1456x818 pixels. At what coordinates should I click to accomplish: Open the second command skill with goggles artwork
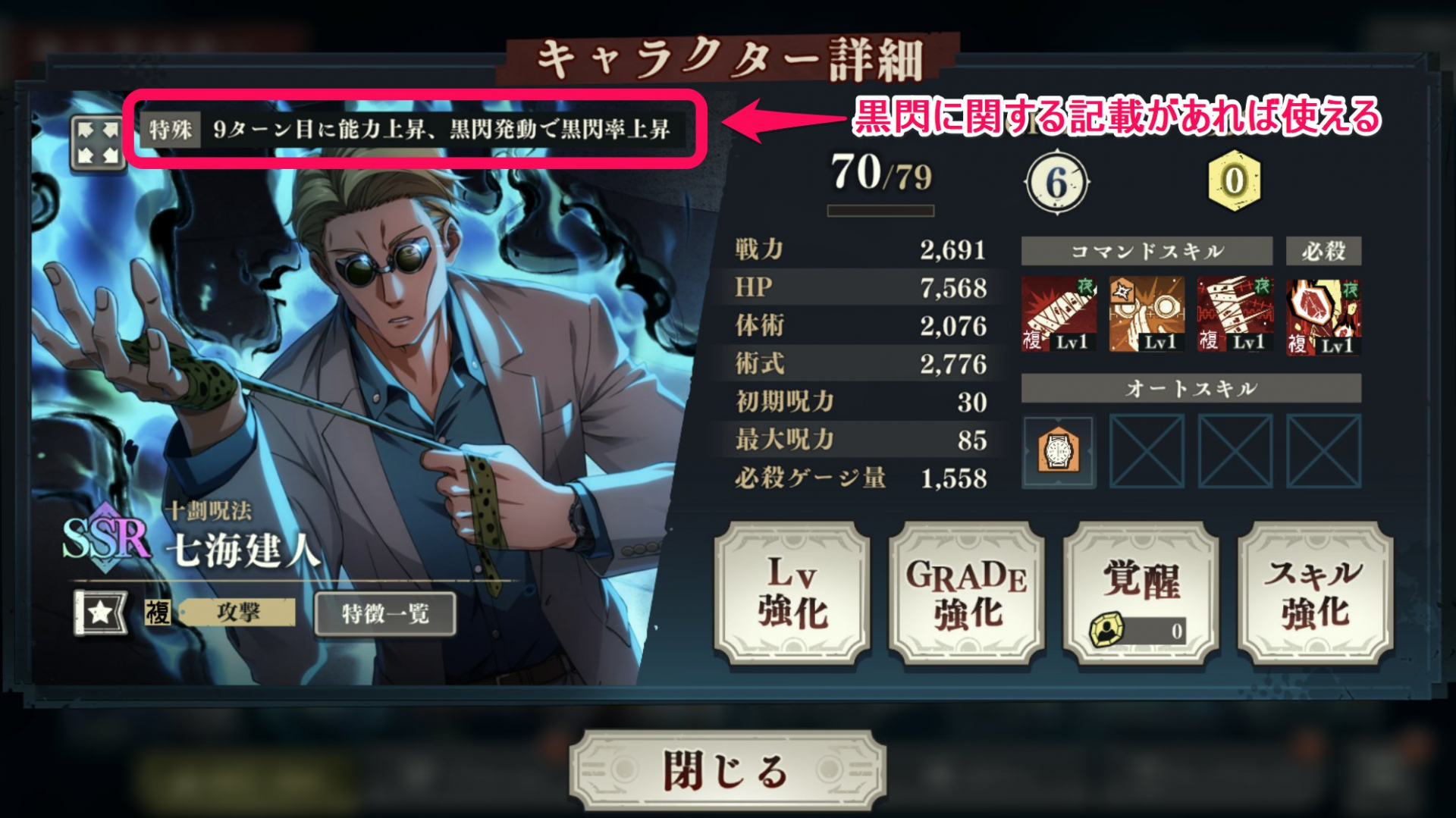point(1147,313)
